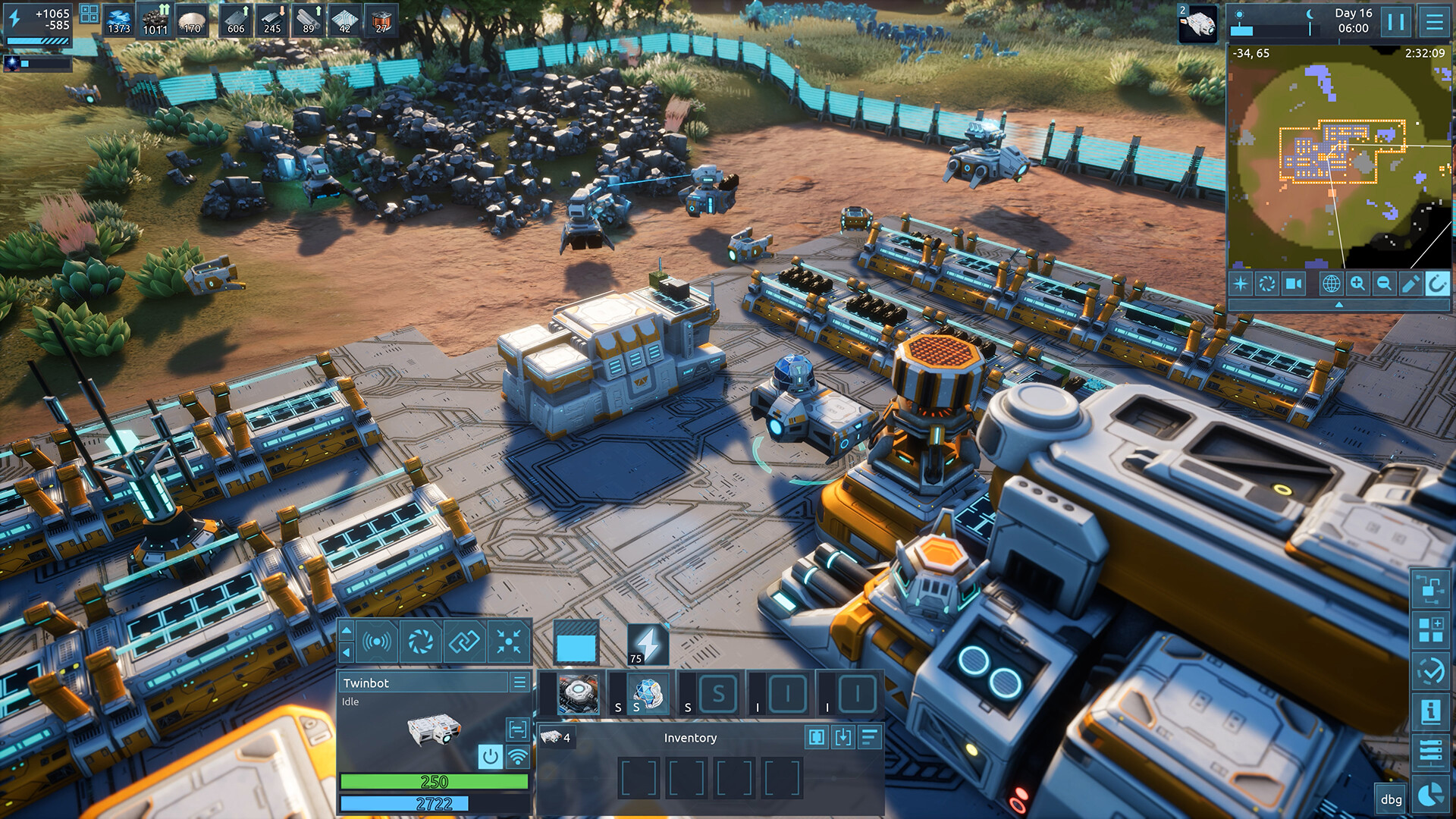
Task: Open the main hamburger menu
Action: click(1434, 21)
